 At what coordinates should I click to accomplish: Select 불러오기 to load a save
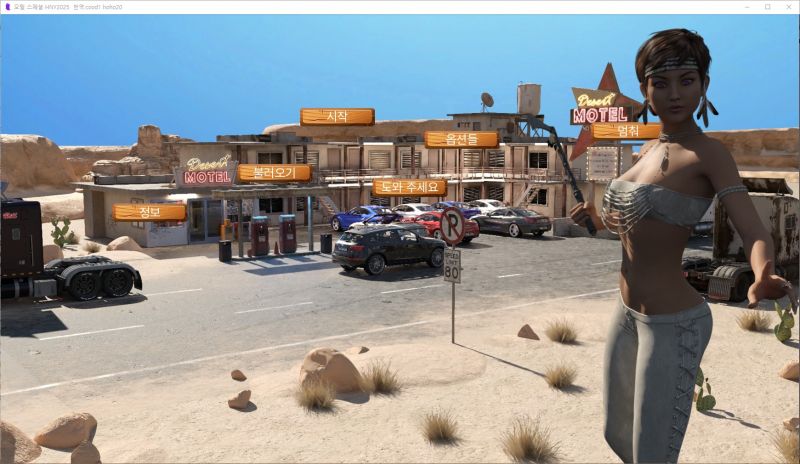274,173
